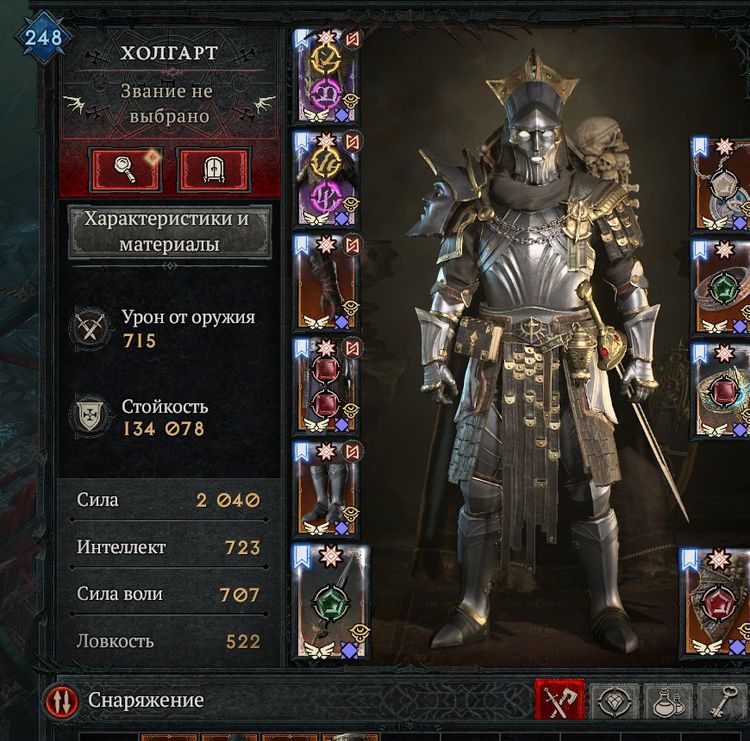
Task: Open the wardrobe button beside the magnifier
Action: (213, 169)
